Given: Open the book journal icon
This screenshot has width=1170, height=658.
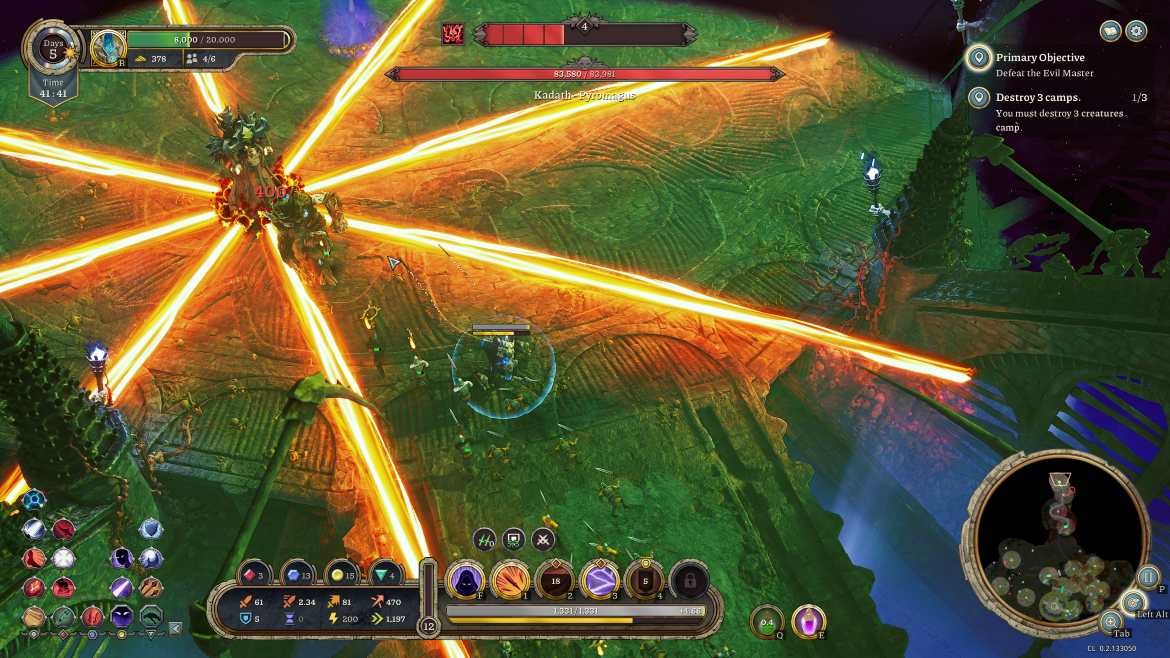Looking at the screenshot, I should (1110, 31).
